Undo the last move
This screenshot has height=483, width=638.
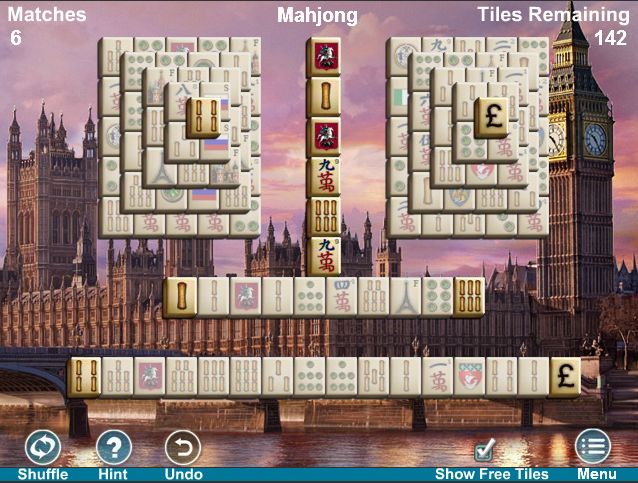[182, 447]
